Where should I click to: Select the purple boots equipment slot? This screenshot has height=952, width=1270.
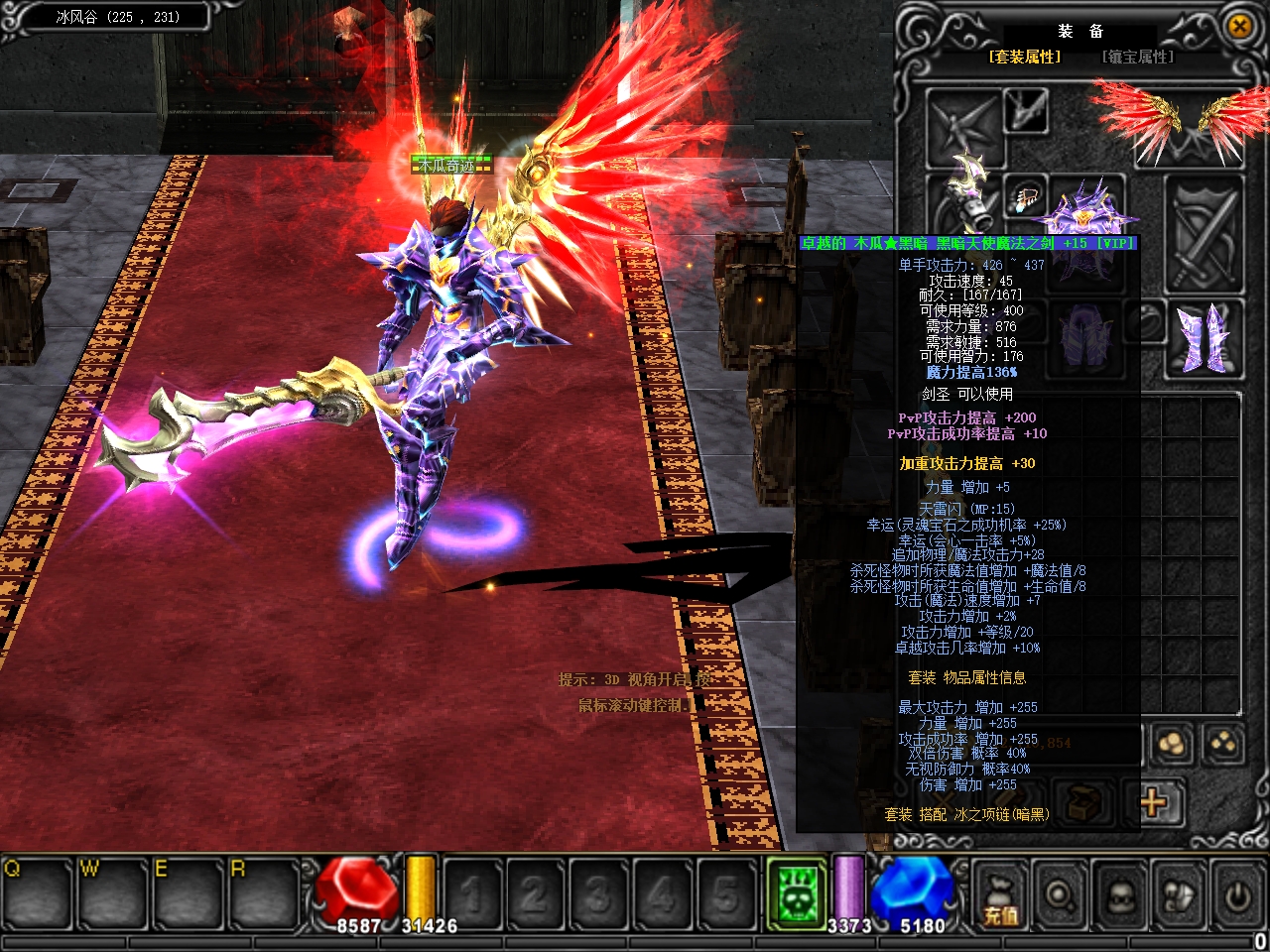pyautogui.click(x=1204, y=339)
